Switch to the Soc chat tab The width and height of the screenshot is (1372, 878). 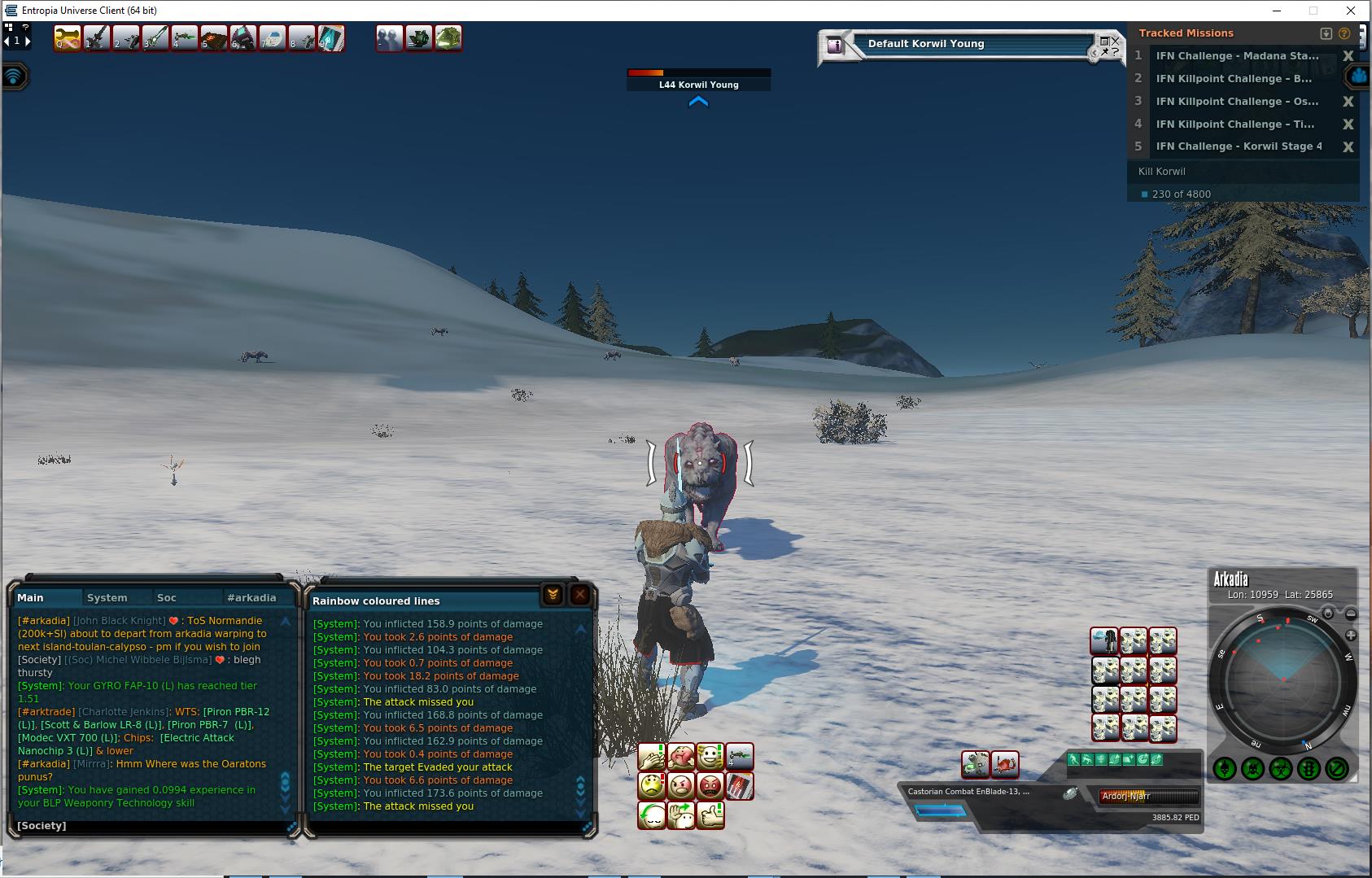pyautogui.click(x=167, y=597)
